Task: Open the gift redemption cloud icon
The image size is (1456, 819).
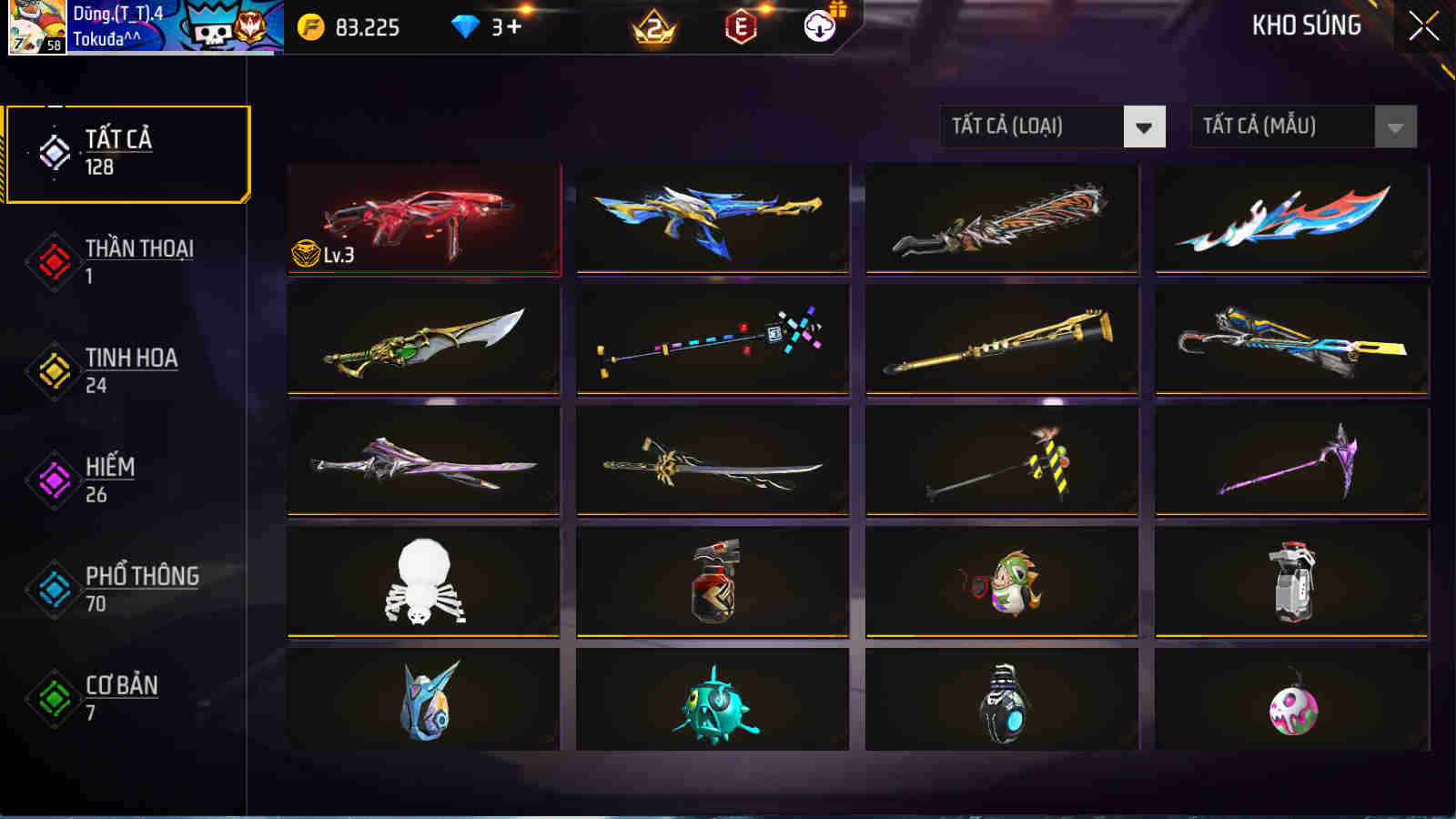Action: (x=819, y=27)
